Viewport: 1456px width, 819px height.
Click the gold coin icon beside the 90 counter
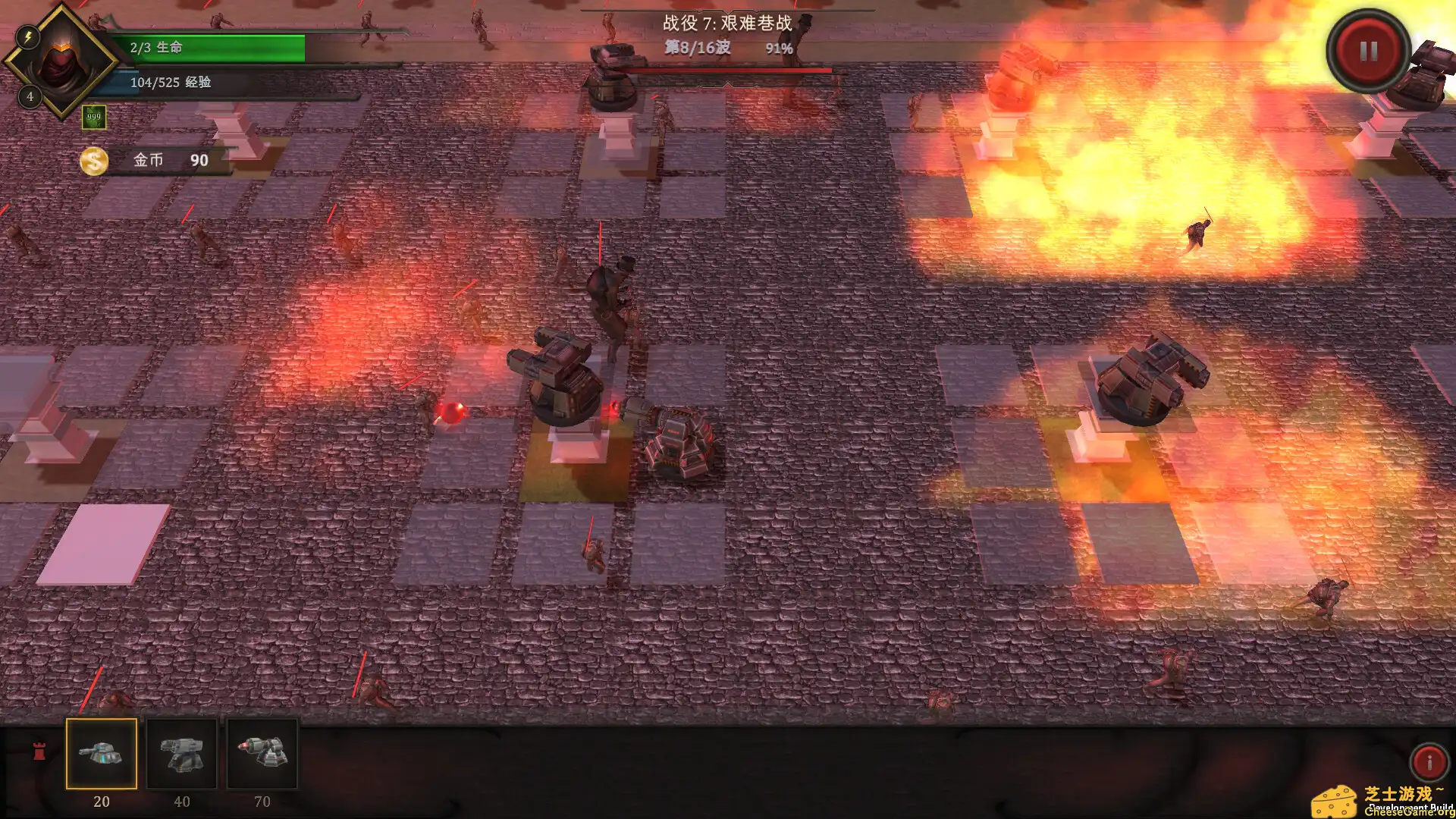tap(94, 161)
